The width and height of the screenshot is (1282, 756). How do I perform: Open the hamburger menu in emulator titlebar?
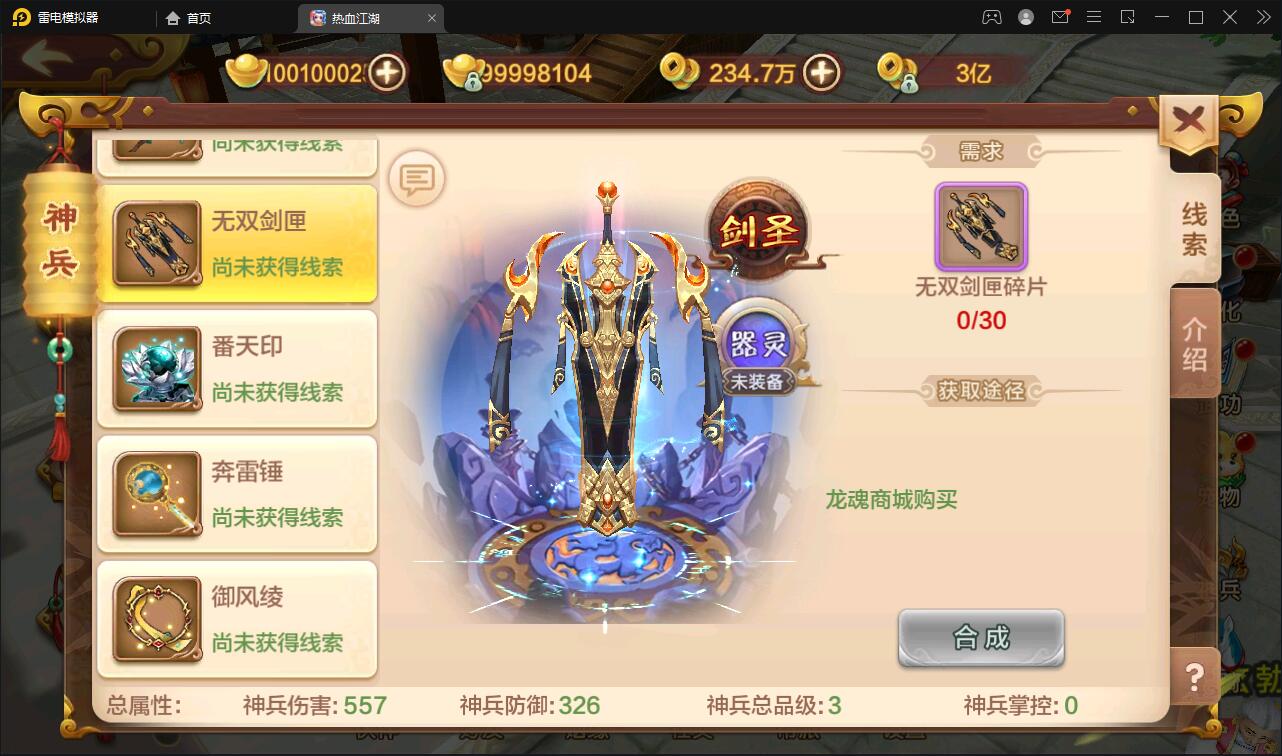(x=1094, y=17)
